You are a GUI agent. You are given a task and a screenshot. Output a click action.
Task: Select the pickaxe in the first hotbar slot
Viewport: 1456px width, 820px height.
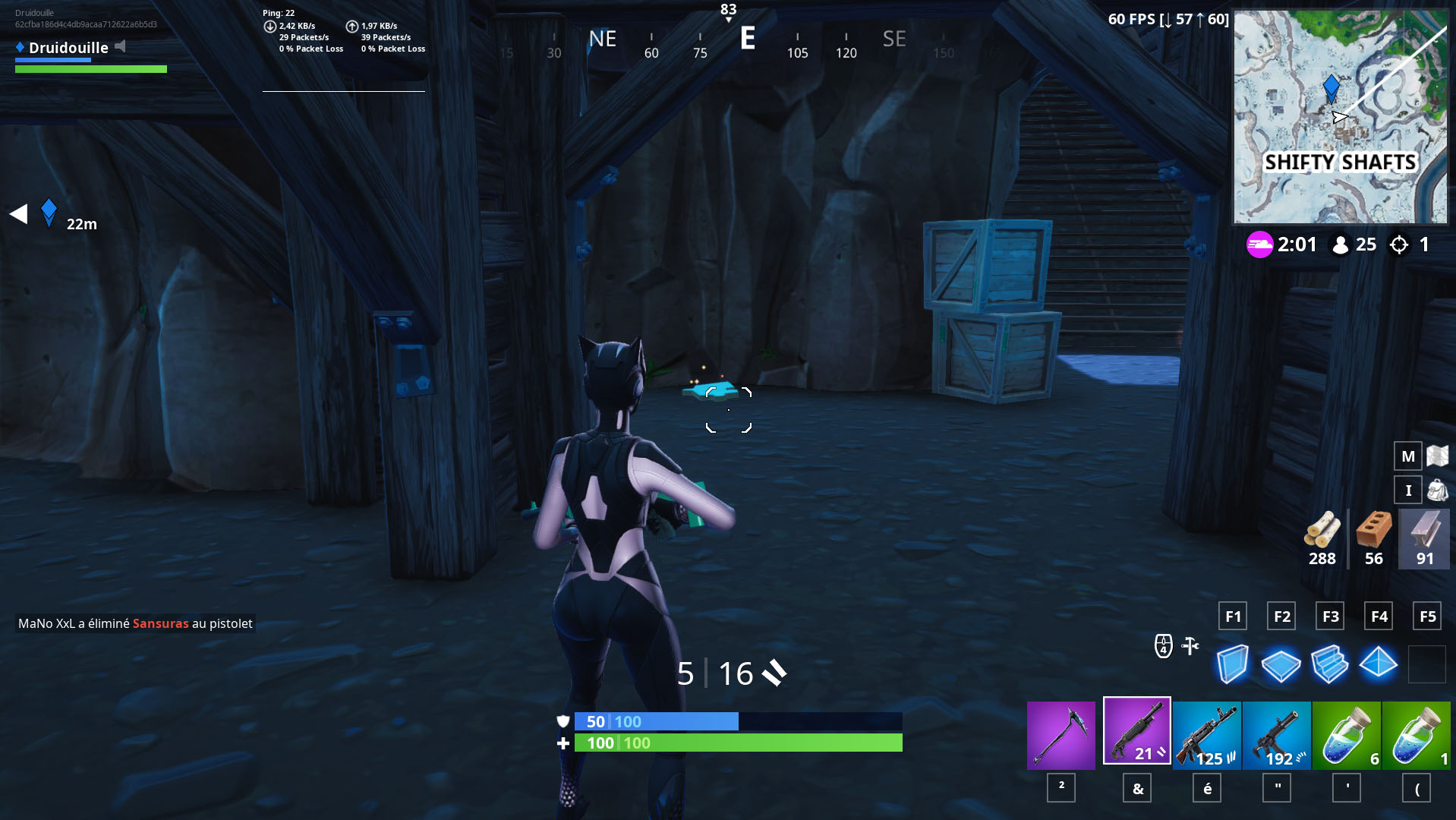[1060, 735]
